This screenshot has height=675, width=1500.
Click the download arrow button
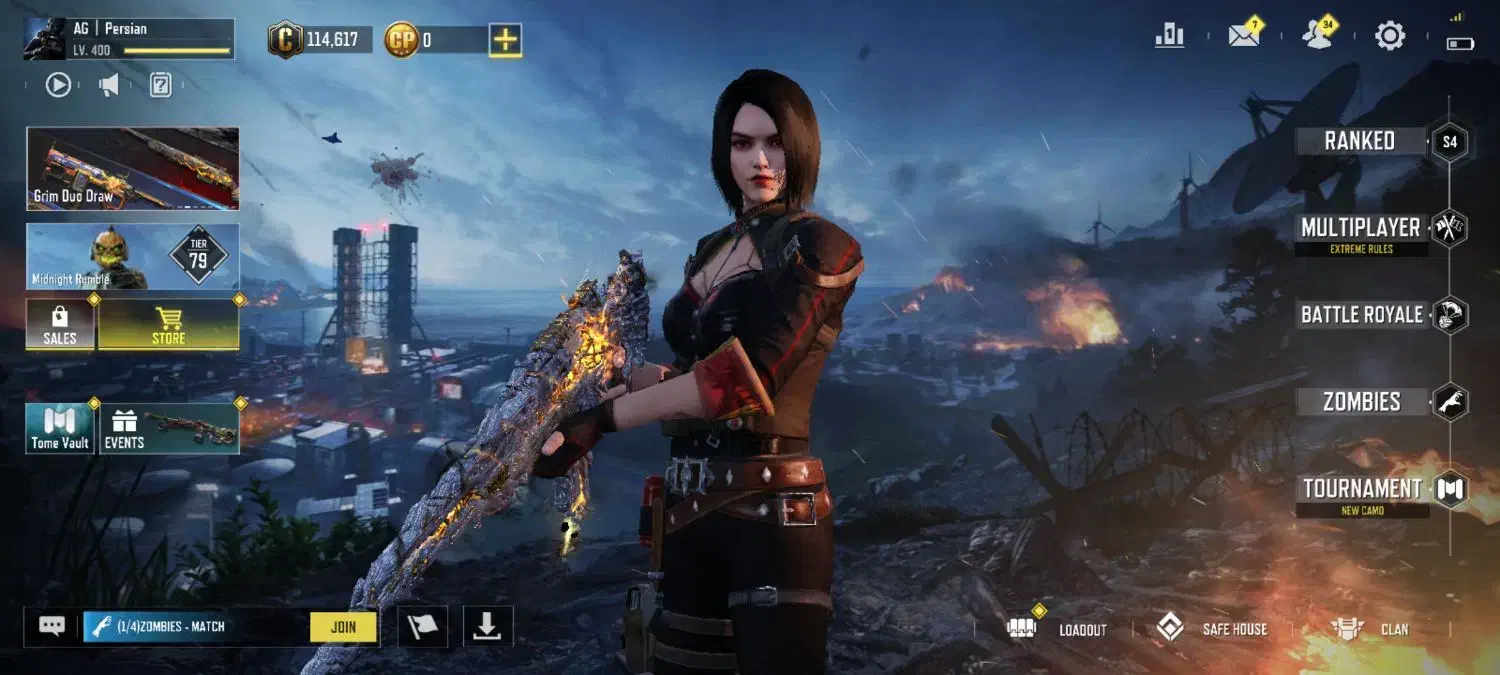click(x=487, y=627)
